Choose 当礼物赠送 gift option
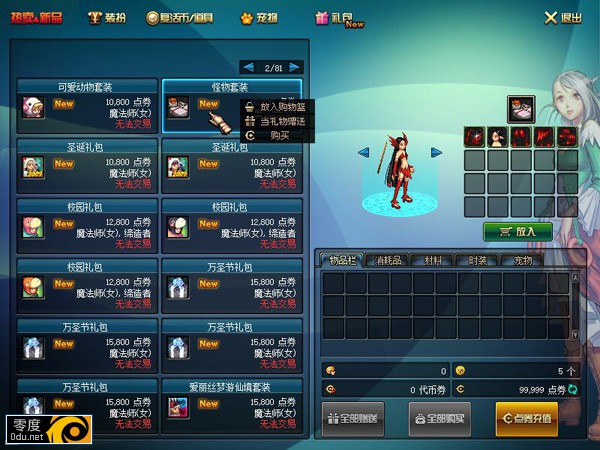The height and width of the screenshot is (450, 600). click(281, 121)
